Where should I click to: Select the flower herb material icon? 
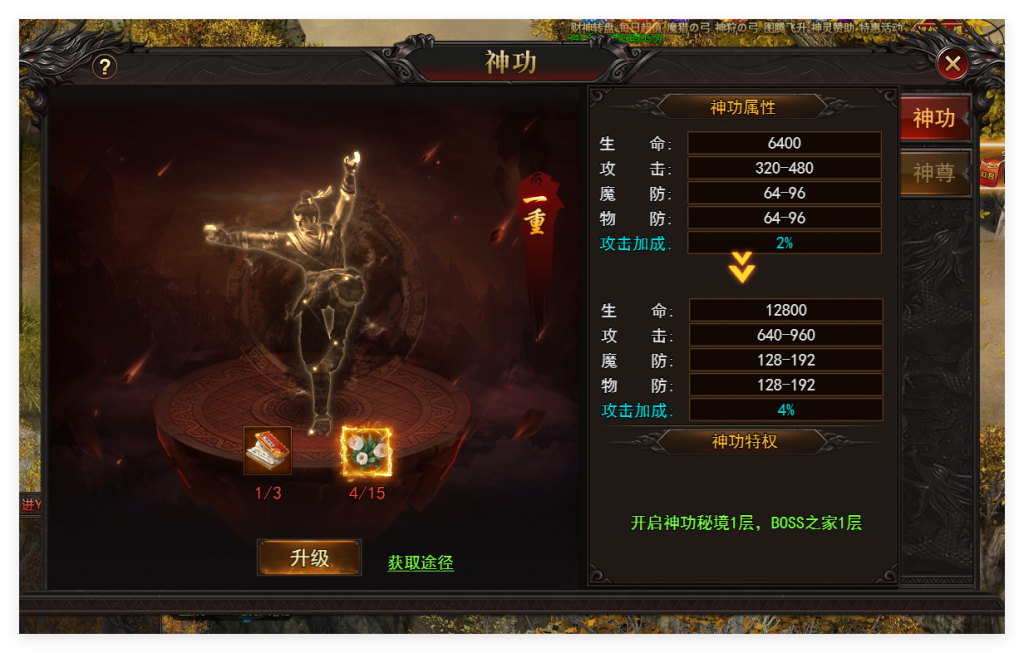click(367, 451)
